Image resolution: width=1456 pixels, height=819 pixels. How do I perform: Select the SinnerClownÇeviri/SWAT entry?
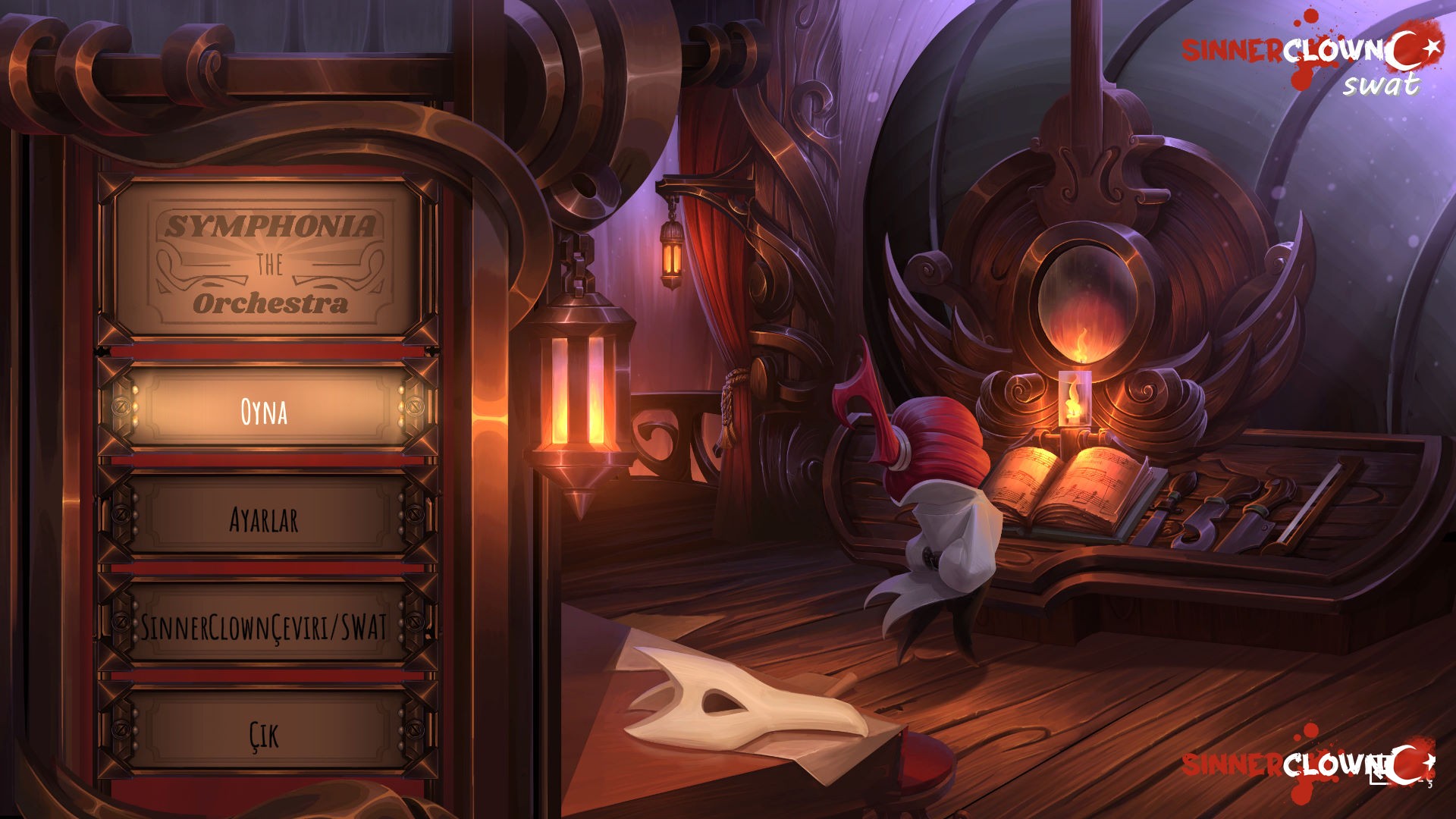pos(264,627)
